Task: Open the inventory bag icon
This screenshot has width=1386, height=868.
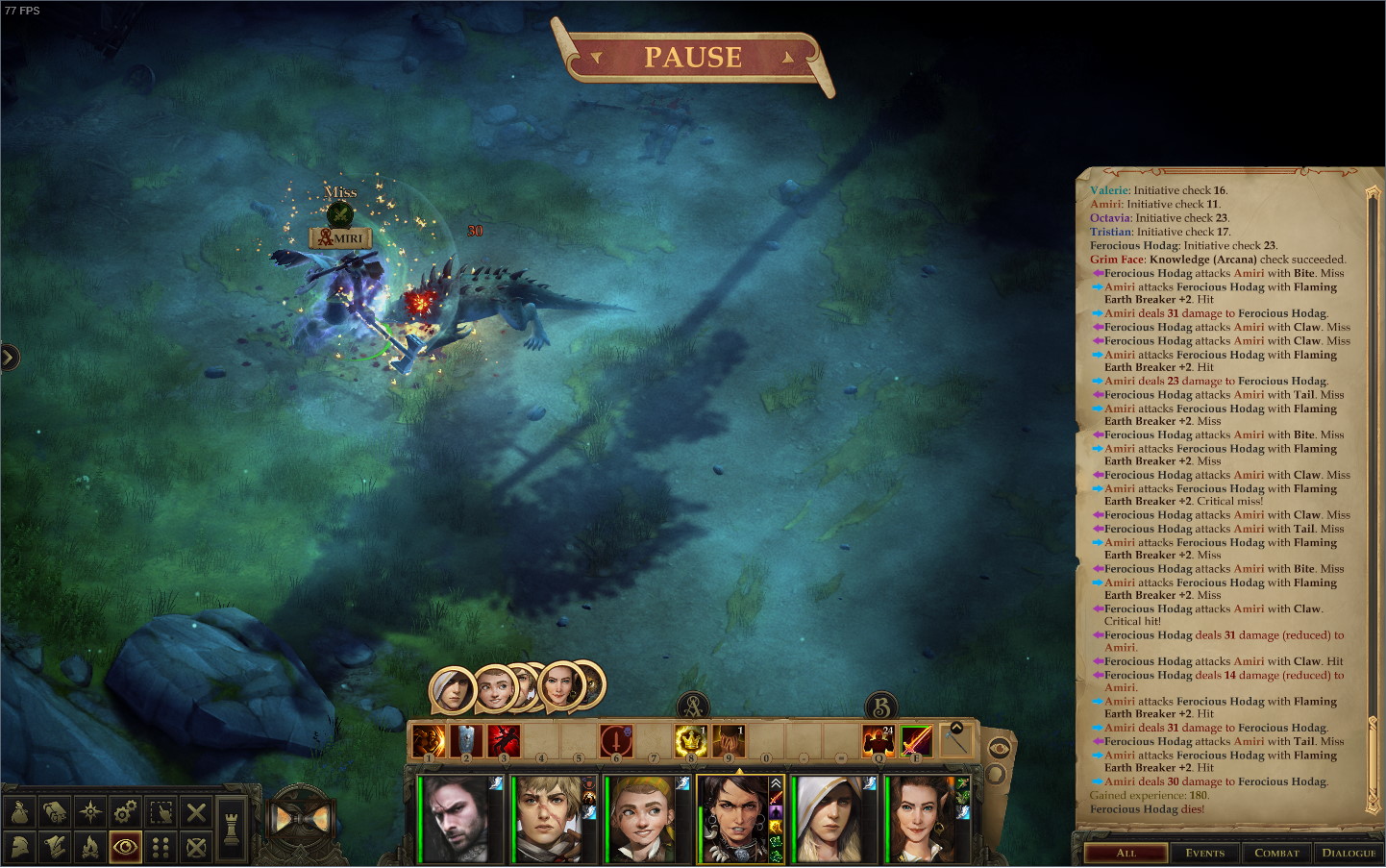Action: [19, 812]
